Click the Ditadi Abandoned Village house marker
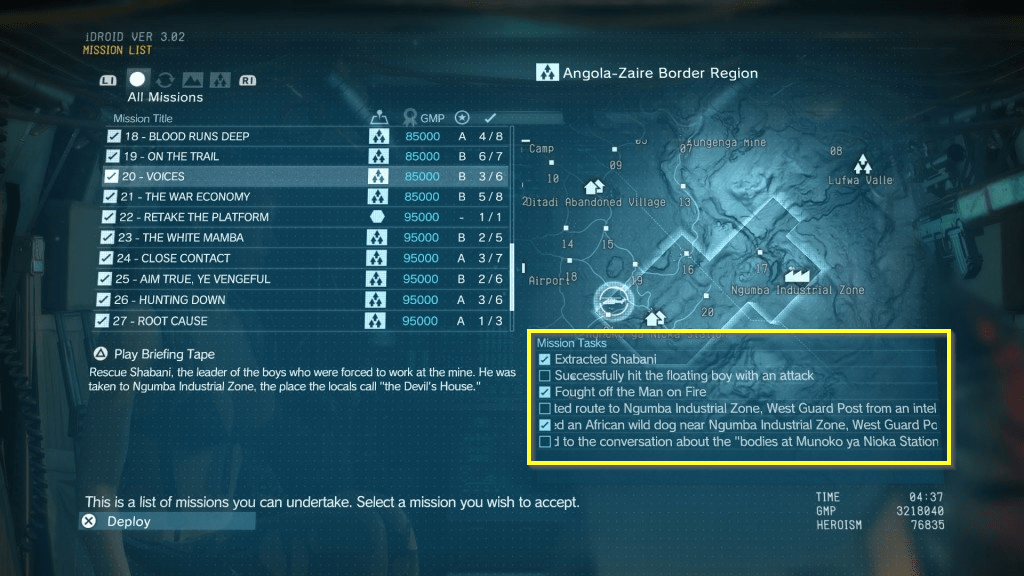The height and width of the screenshot is (576, 1024). [594, 187]
